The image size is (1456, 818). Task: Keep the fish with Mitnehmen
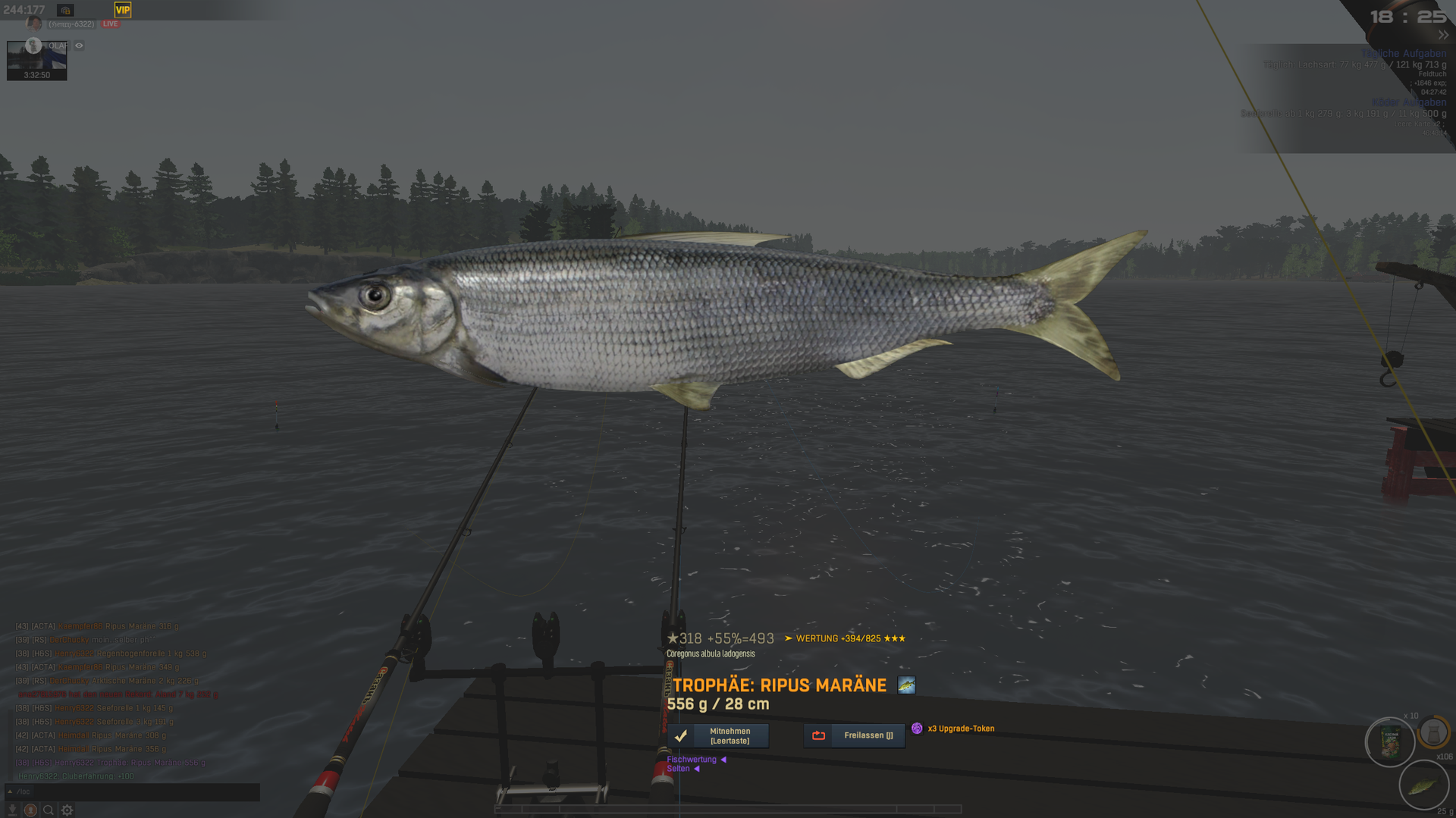[x=717, y=735]
